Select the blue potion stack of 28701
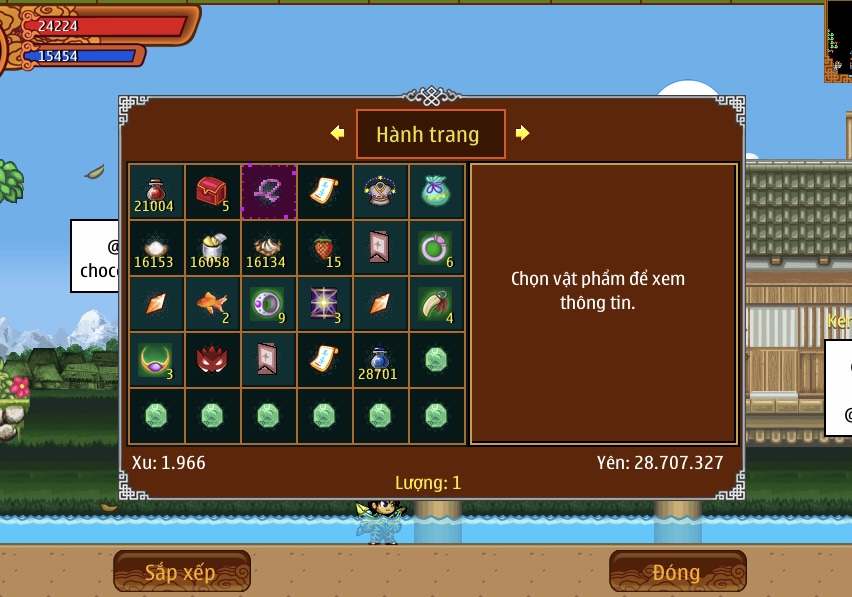Viewport: 852px width, 597px height. (x=380, y=360)
